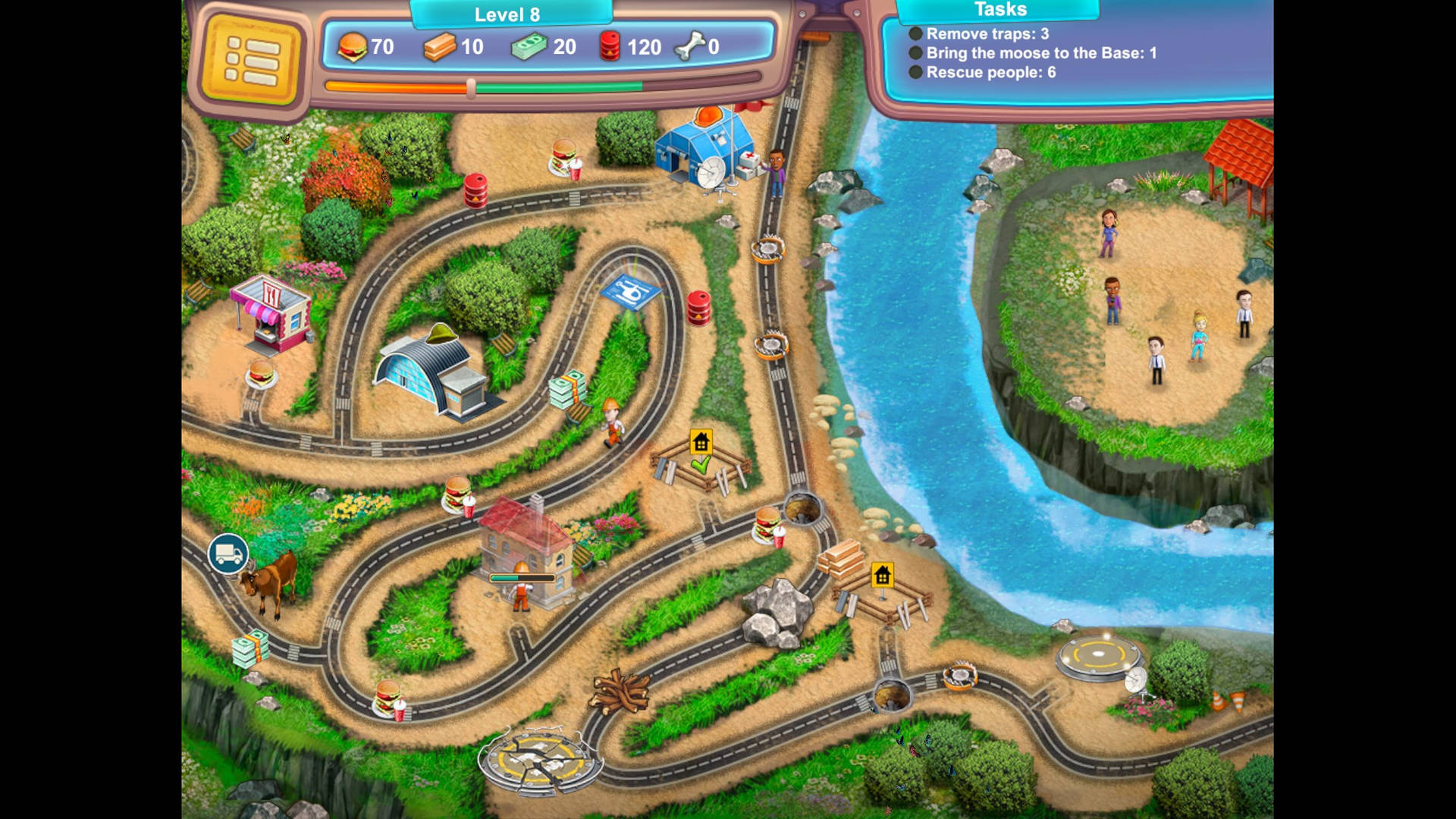
Task: Click the bone resource counter icon
Action: coord(689,47)
